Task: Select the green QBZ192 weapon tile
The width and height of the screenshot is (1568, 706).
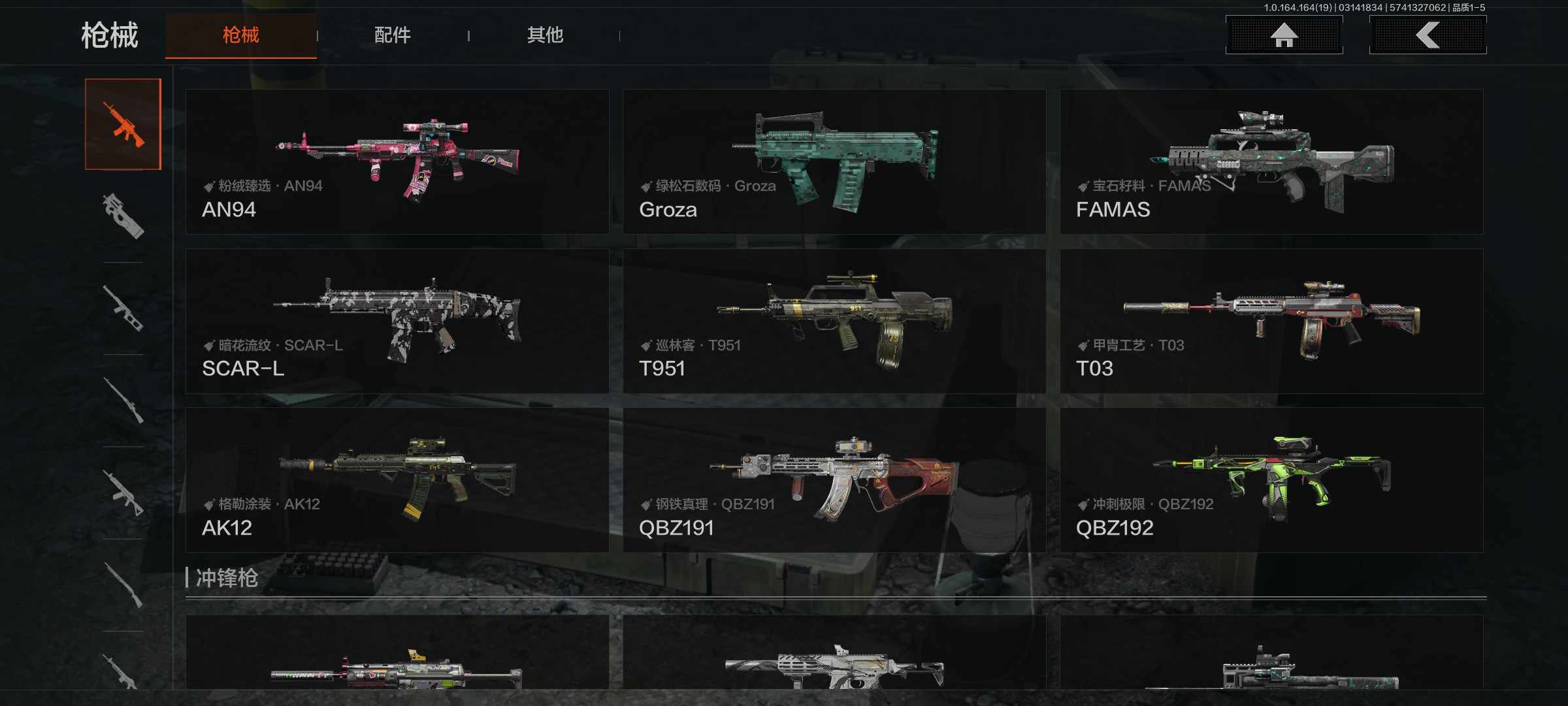Action: tap(1271, 480)
